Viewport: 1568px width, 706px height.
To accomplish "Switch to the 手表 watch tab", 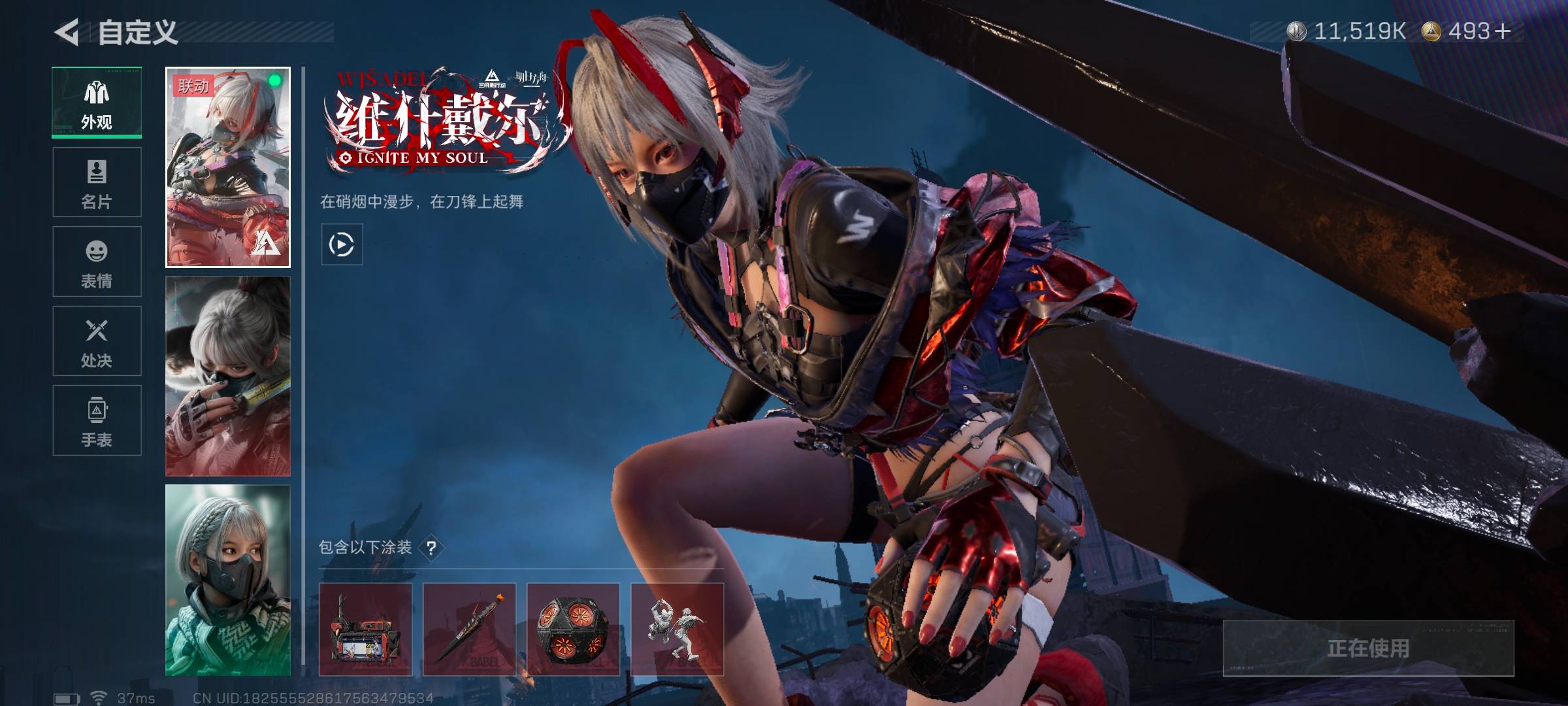I will pyautogui.click(x=97, y=420).
